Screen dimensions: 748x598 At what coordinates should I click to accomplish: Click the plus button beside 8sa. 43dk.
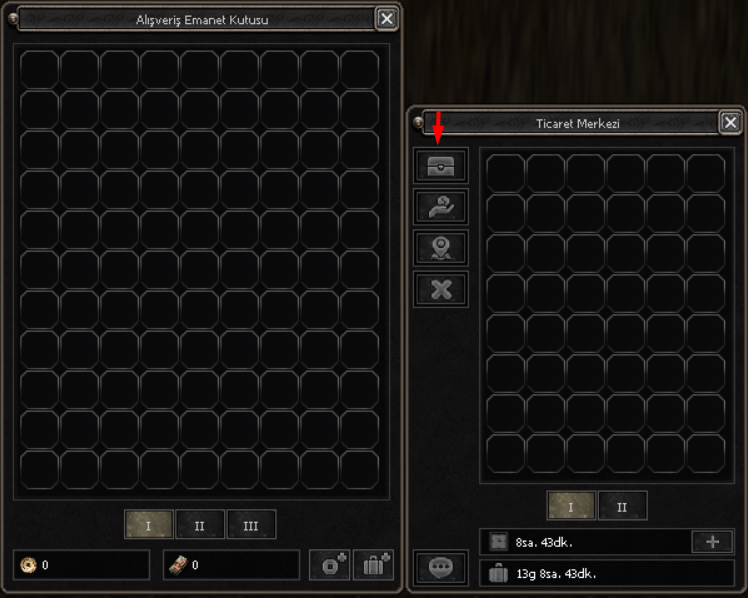click(713, 542)
